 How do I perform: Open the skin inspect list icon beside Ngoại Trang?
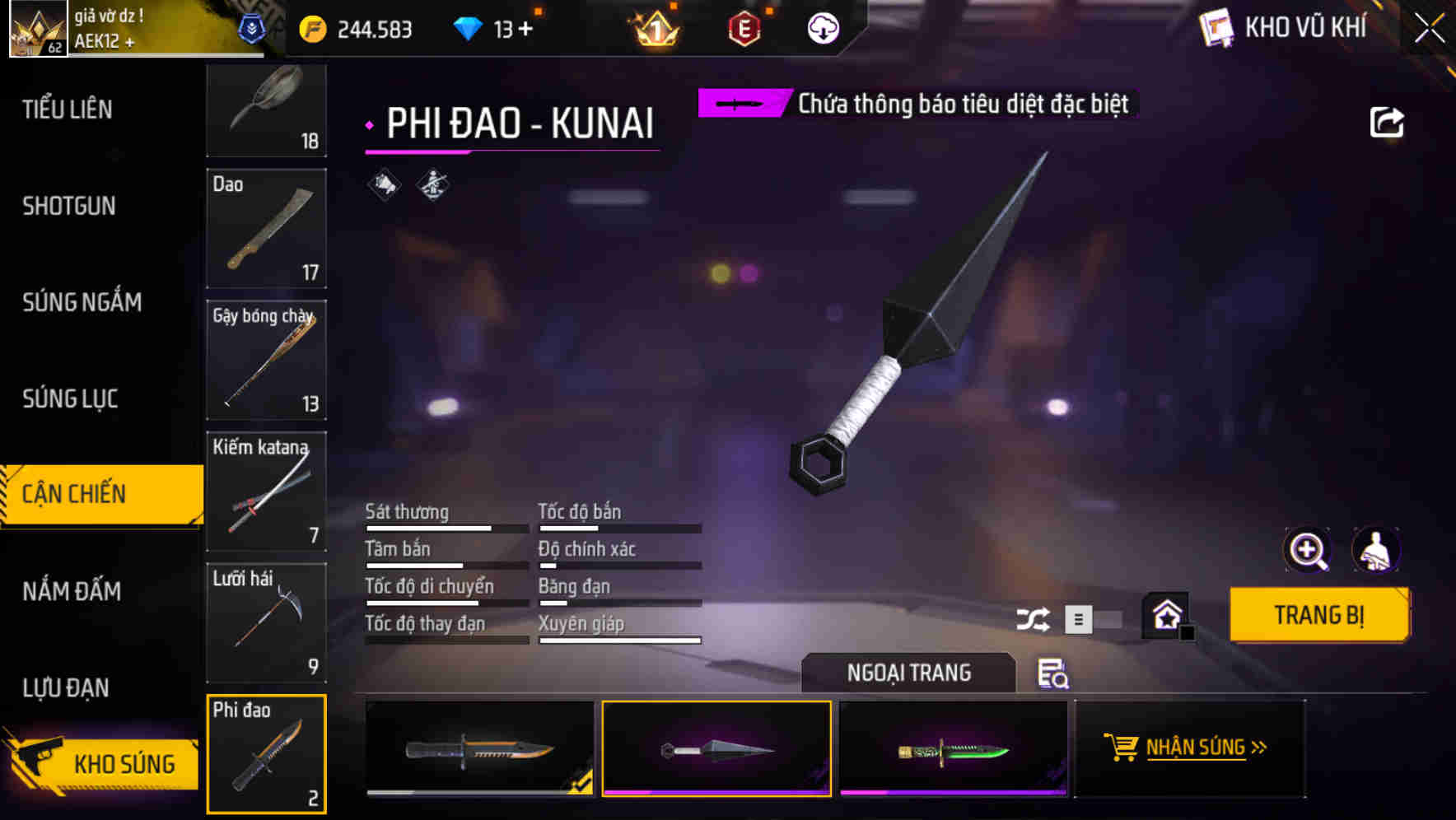(1055, 675)
